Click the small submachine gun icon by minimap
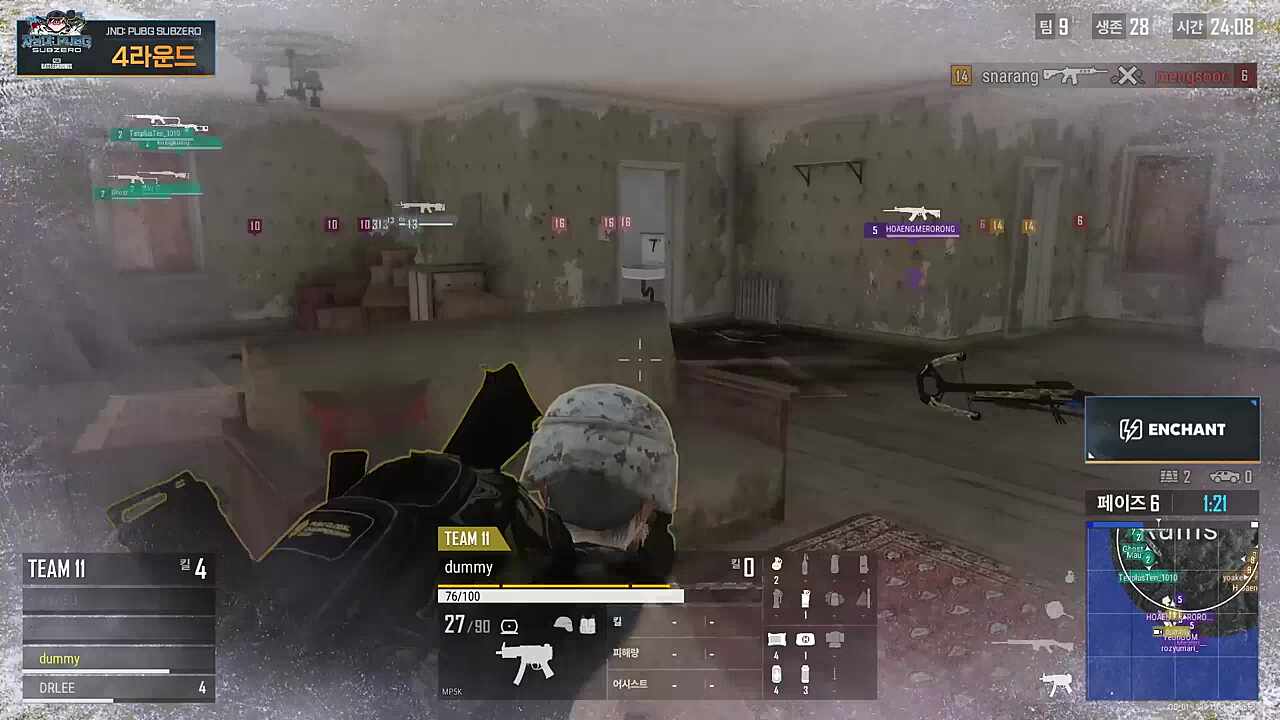This screenshot has width=1280, height=720. (x=1055, y=683)
